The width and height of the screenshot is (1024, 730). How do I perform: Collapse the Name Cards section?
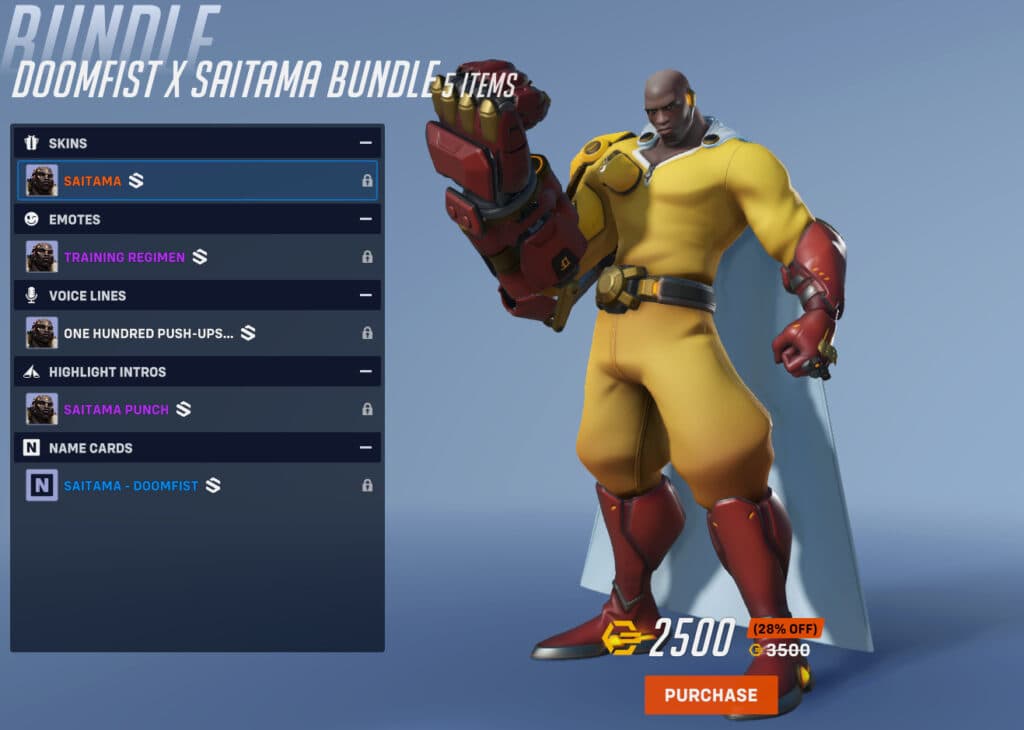366,448
